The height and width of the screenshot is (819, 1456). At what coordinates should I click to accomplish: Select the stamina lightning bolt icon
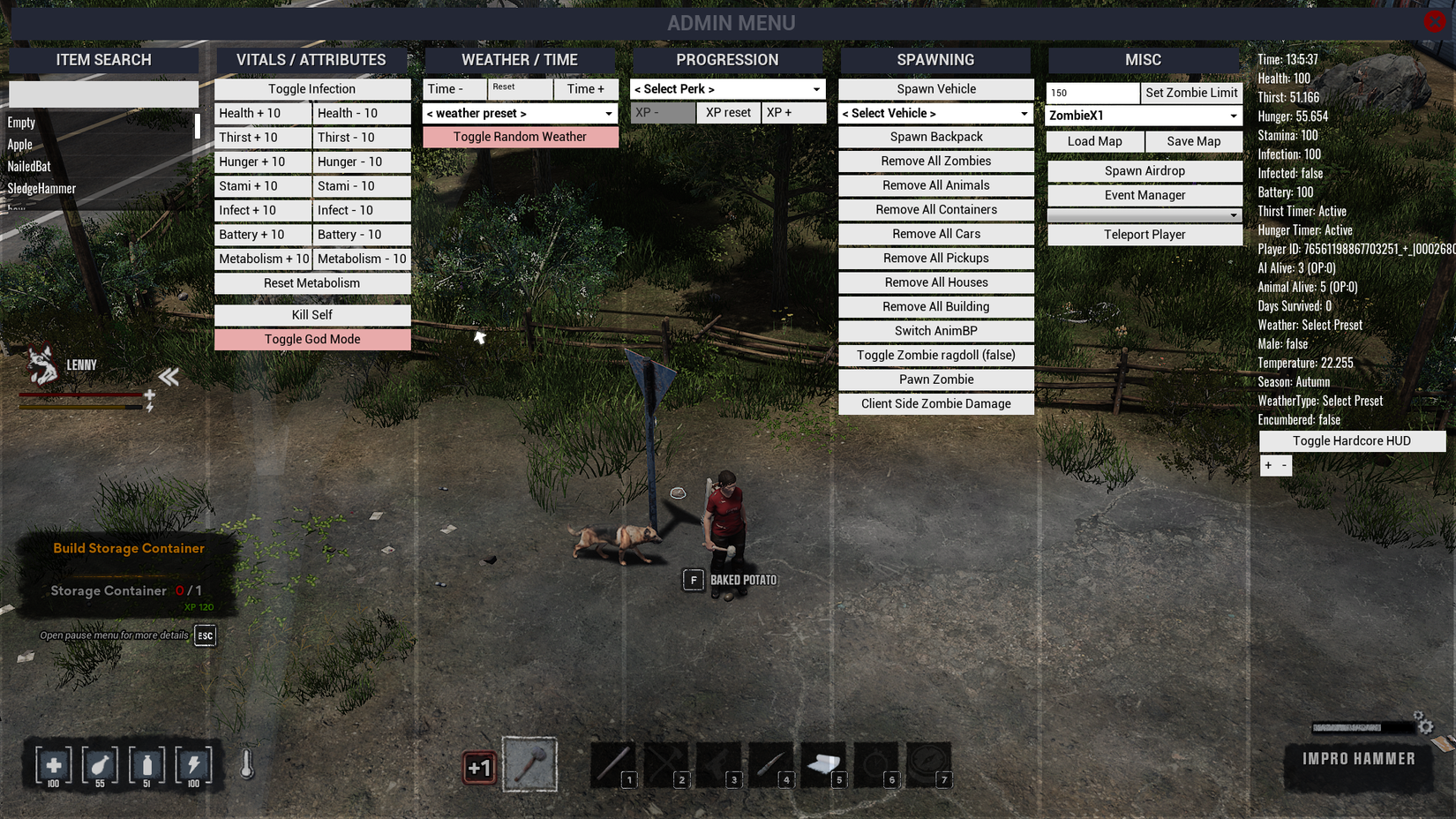point(192,765)
